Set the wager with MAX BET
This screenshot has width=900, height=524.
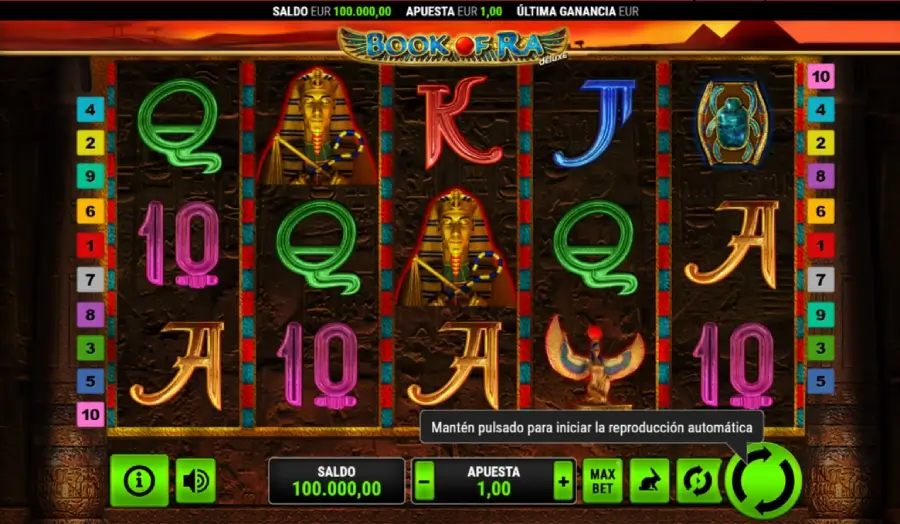click(602, 481)
